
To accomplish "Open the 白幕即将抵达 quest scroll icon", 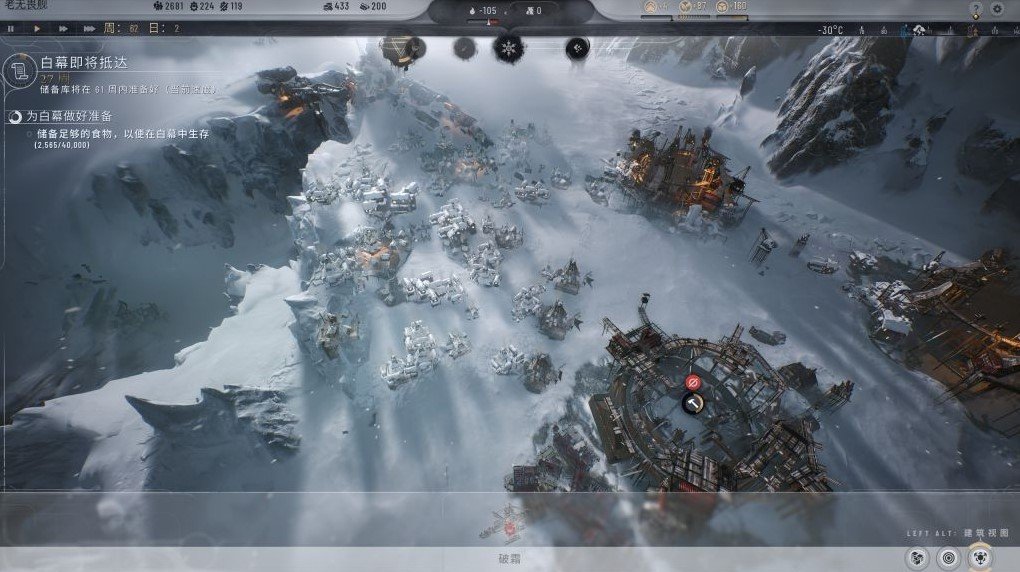I will pyautogui.click(x=17, y=70).
